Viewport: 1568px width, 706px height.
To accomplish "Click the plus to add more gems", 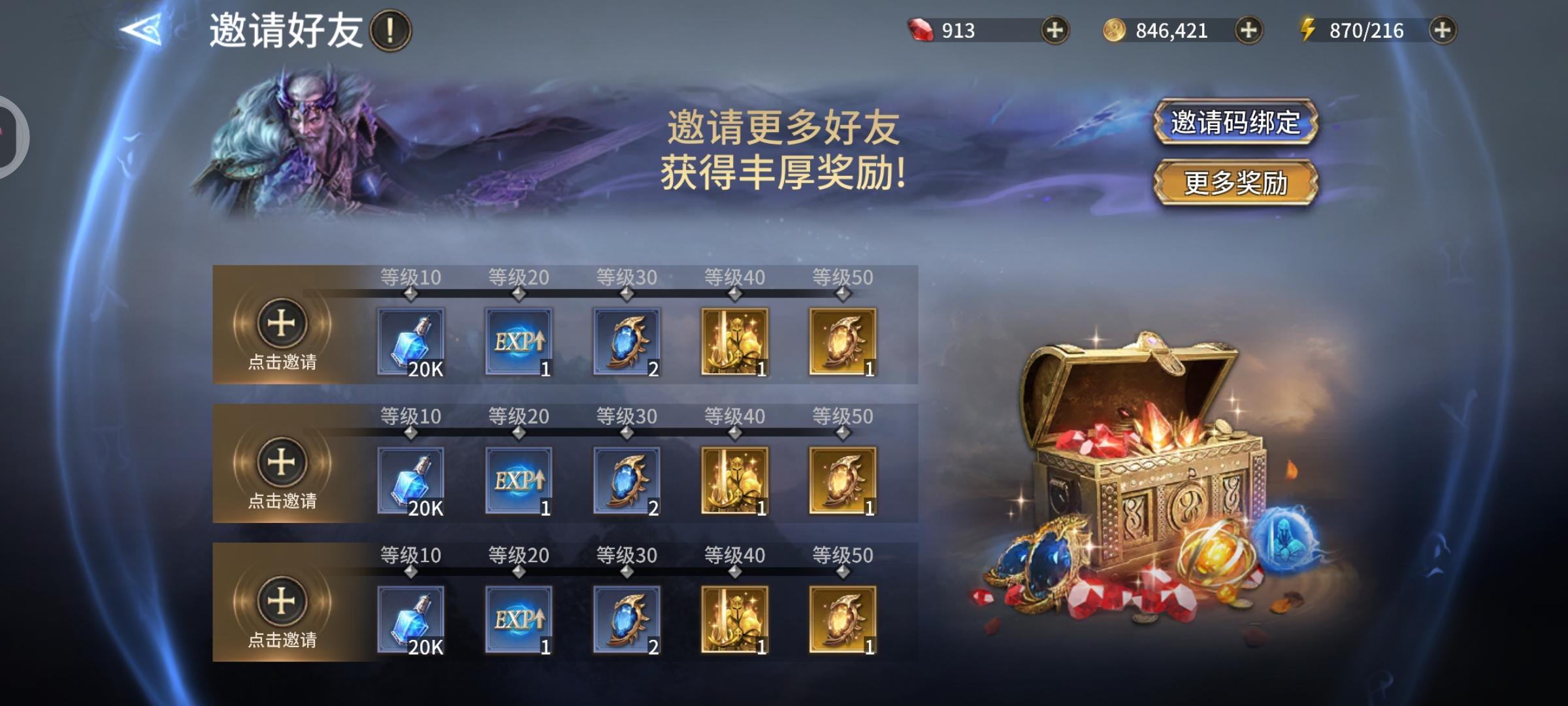I will coord(1054,30).
